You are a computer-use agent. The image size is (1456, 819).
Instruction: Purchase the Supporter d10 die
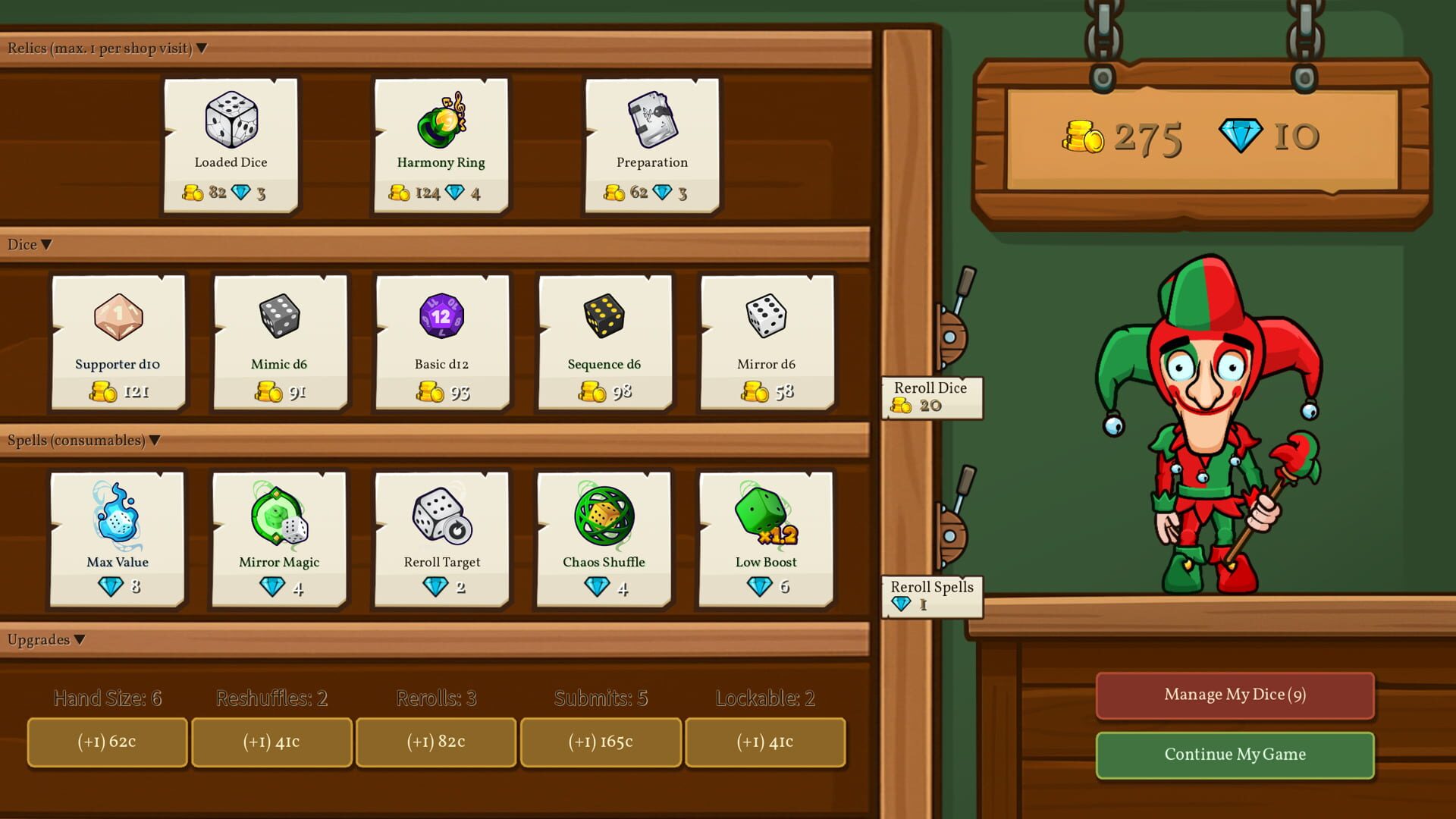coord(118,341)
